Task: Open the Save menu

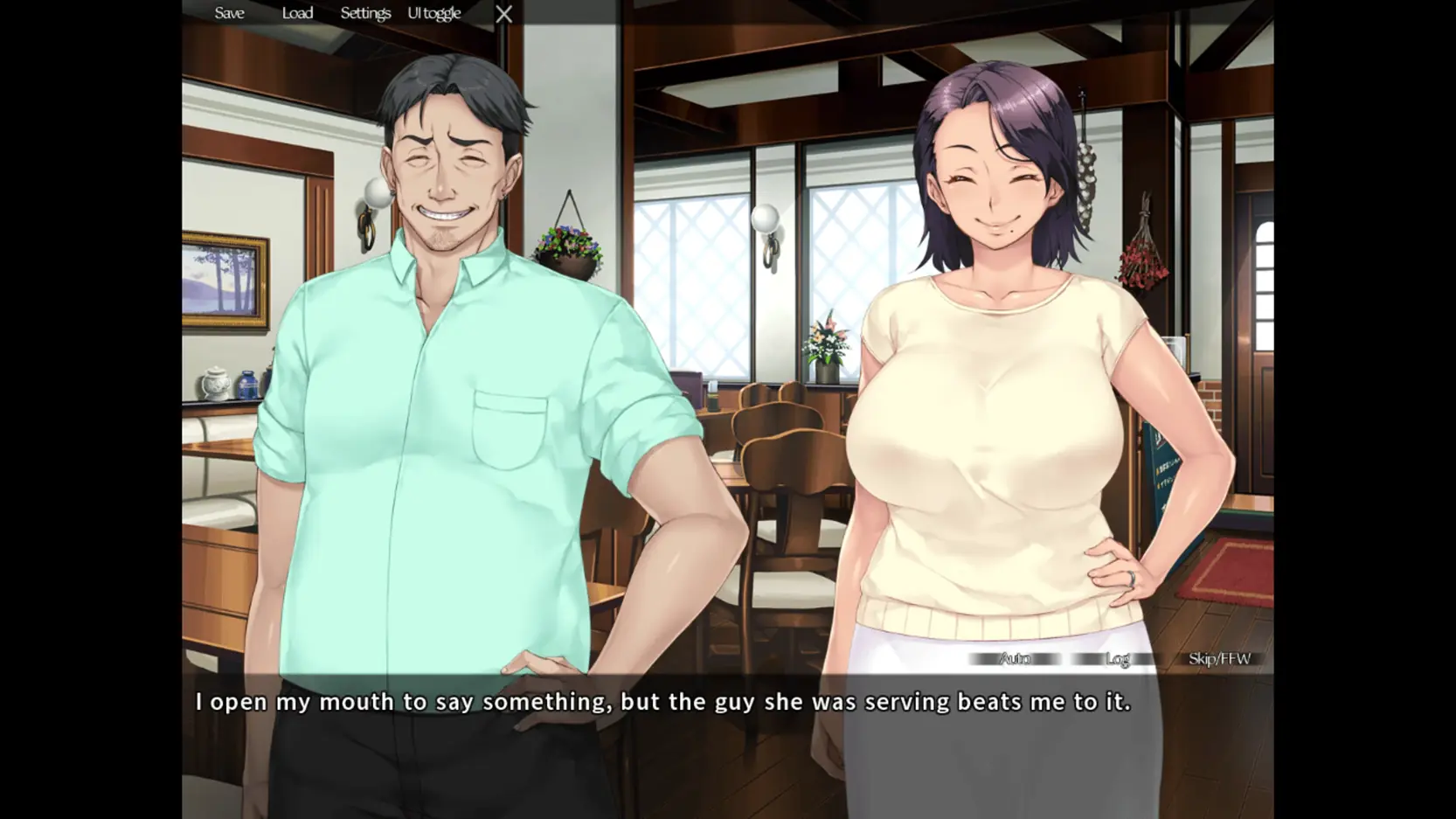Action: pos(229,13)
